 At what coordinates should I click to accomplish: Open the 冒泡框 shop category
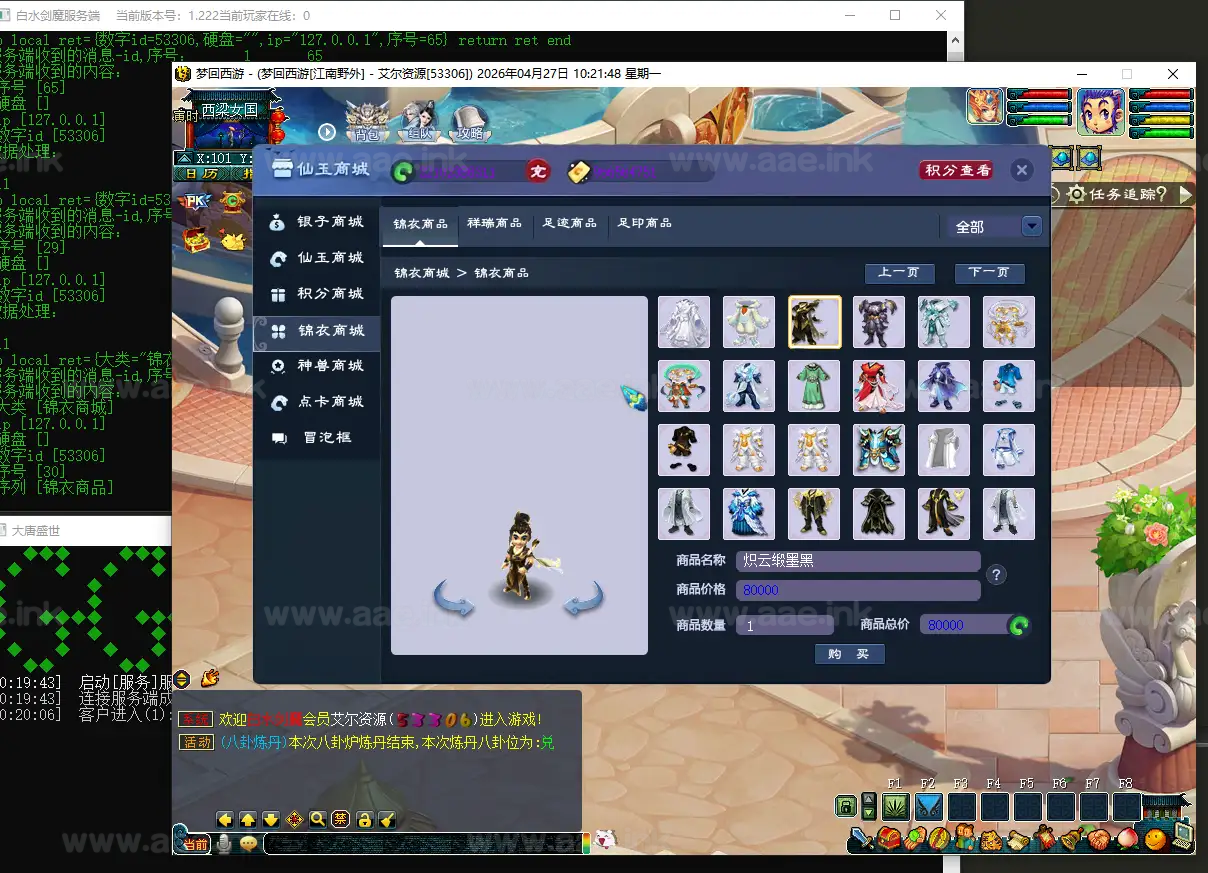[318, 438]
